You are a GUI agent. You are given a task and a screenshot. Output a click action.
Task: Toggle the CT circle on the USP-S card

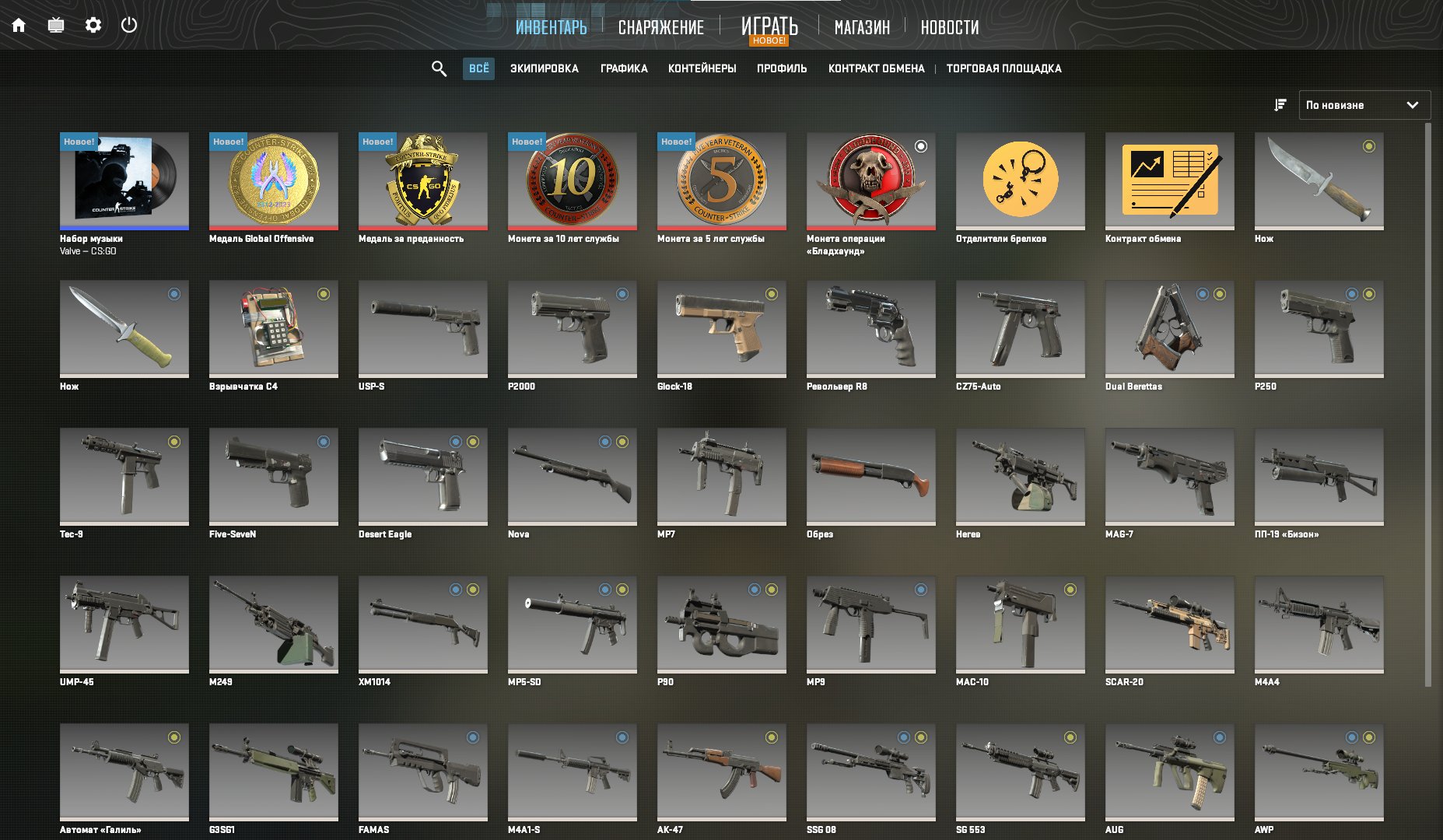pyautogui.click(x=473, y=295)
